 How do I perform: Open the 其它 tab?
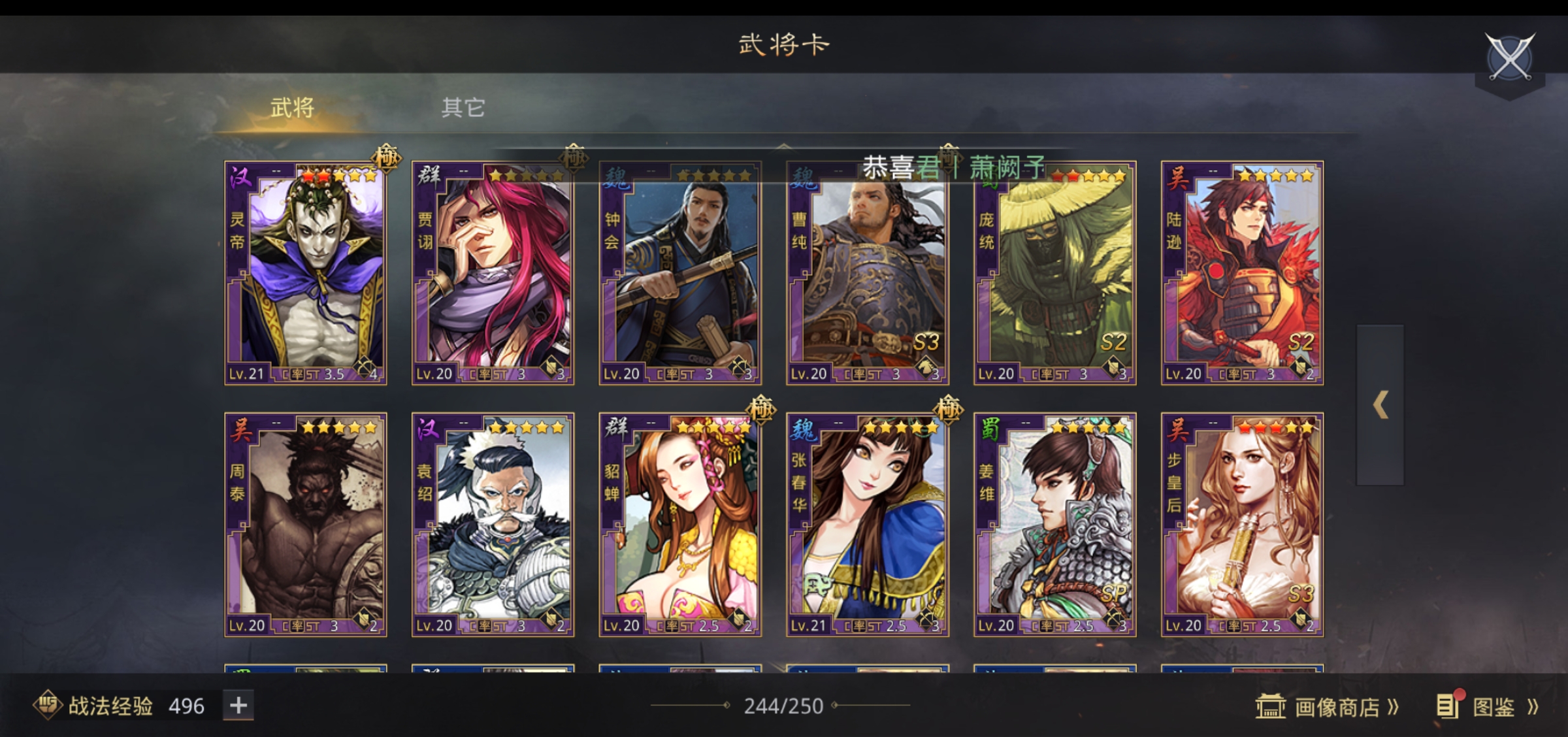[x=463, y=108]
